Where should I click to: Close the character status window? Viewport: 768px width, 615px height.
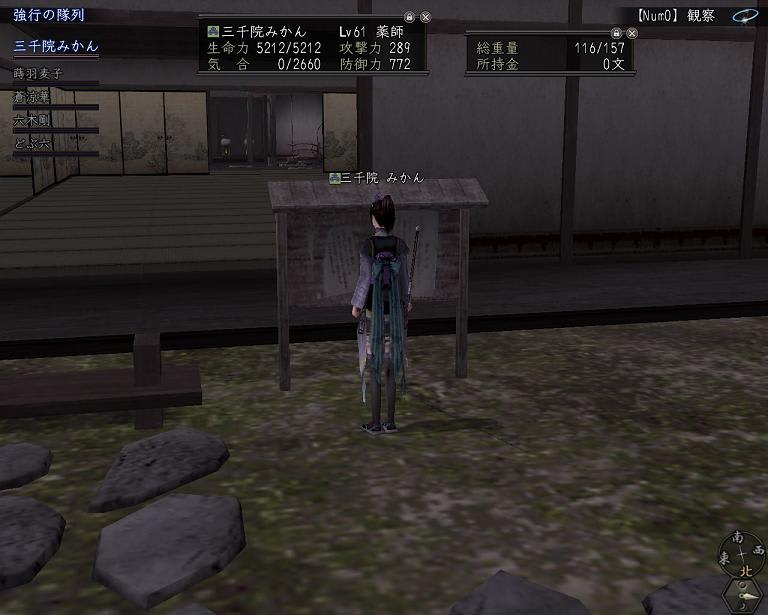[425, 17]
